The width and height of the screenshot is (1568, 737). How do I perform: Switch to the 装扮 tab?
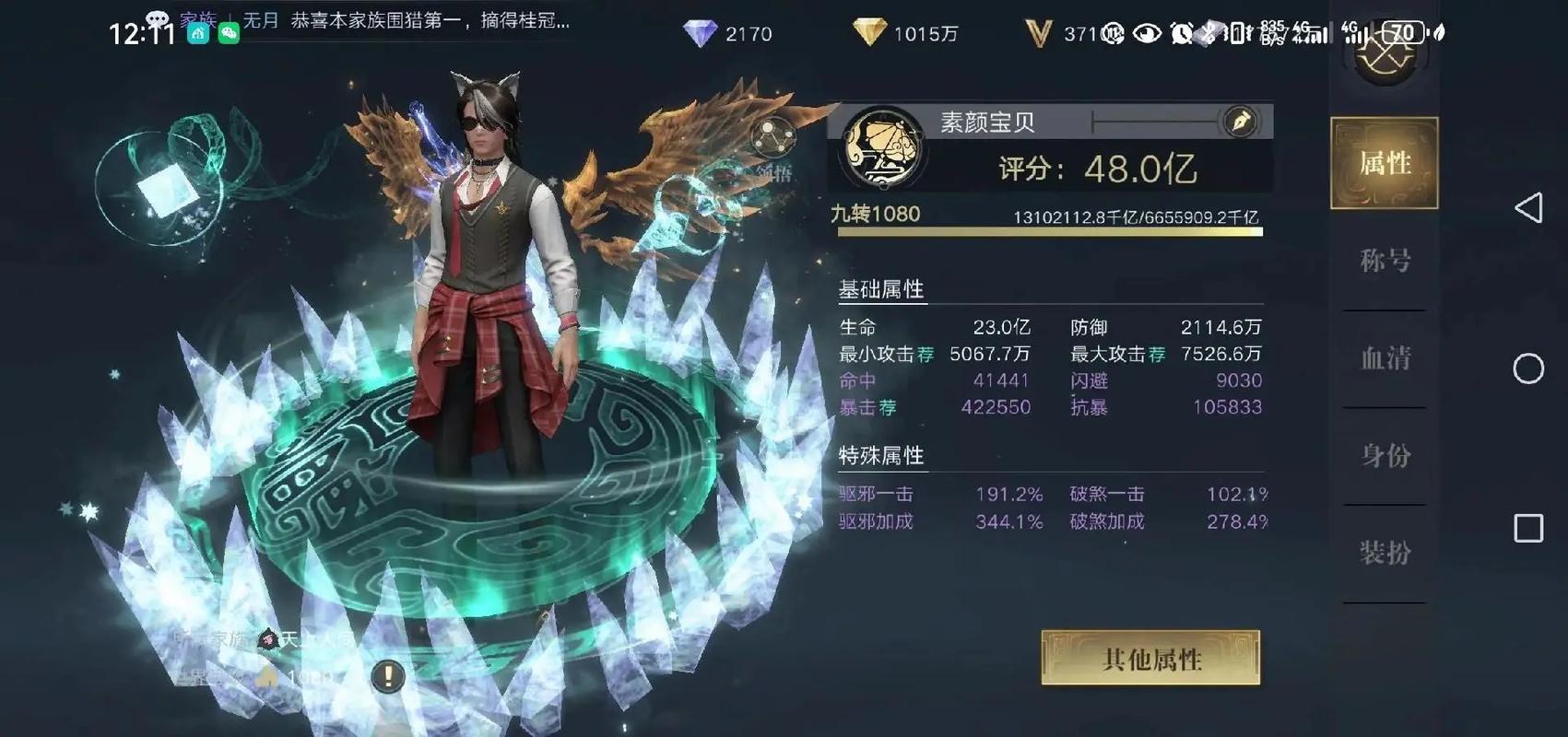1383,551
